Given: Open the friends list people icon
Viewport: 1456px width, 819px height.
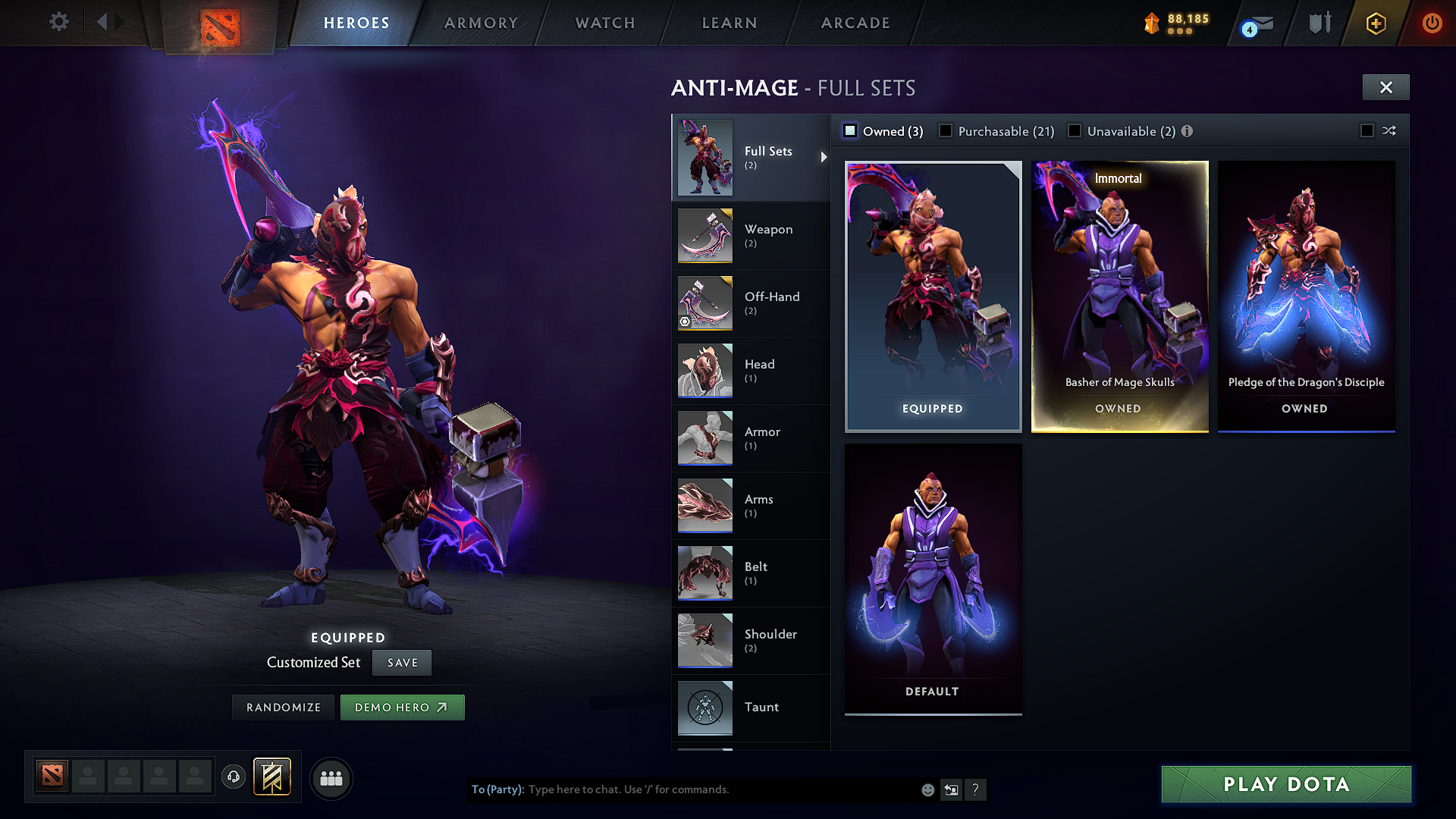Looking at the screenshot, I should tap(331, 778).
